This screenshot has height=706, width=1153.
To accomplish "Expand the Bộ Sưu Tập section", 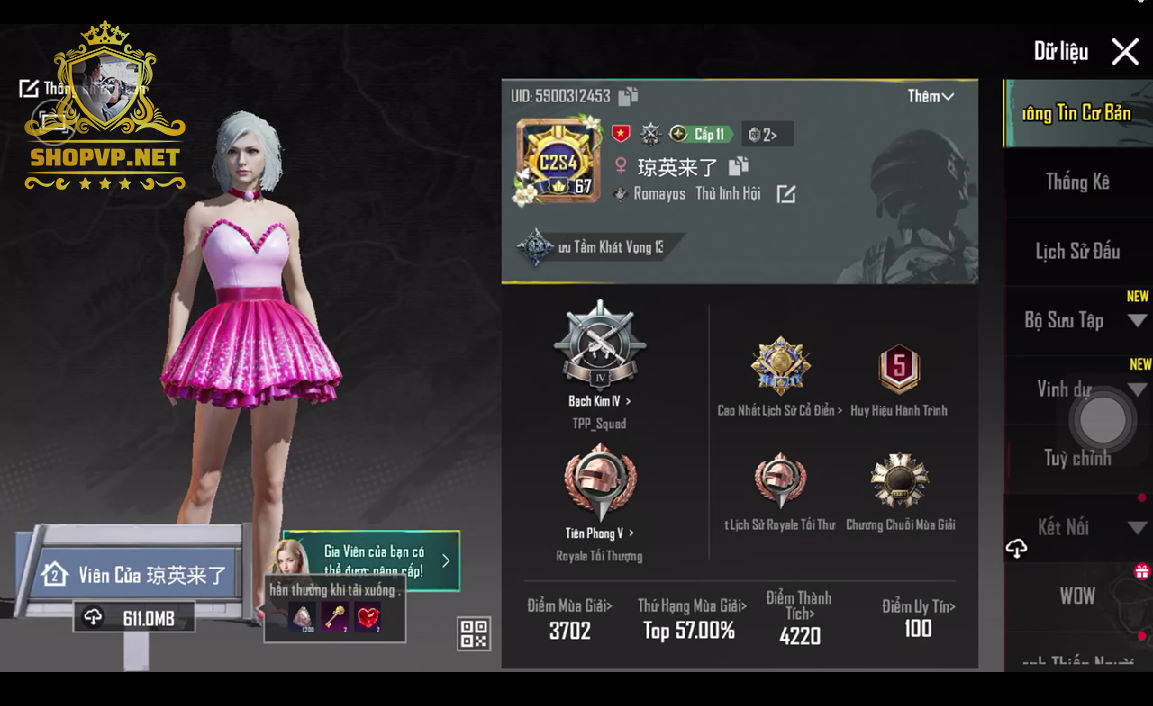I will (x=1137, y=321).
